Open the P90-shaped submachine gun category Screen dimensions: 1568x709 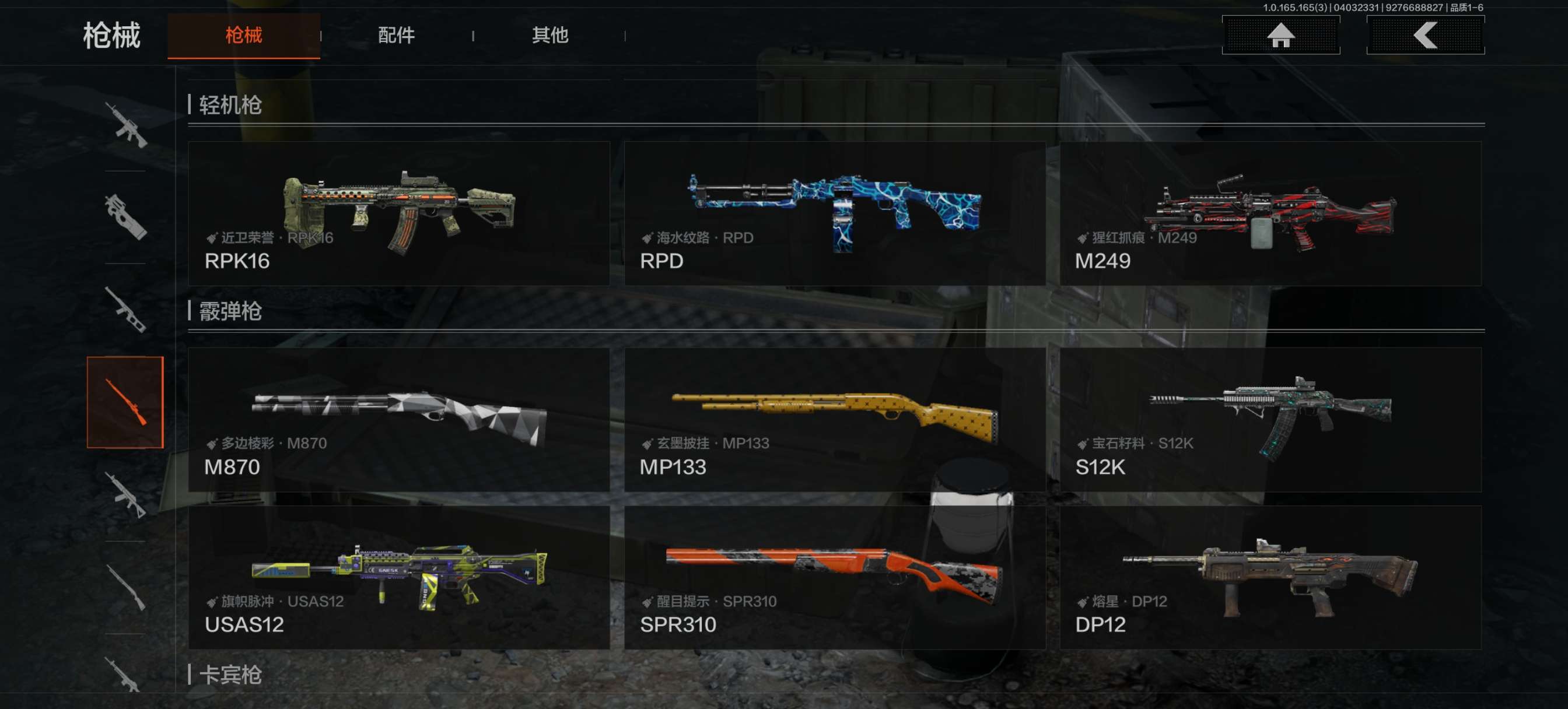[125, 217]
